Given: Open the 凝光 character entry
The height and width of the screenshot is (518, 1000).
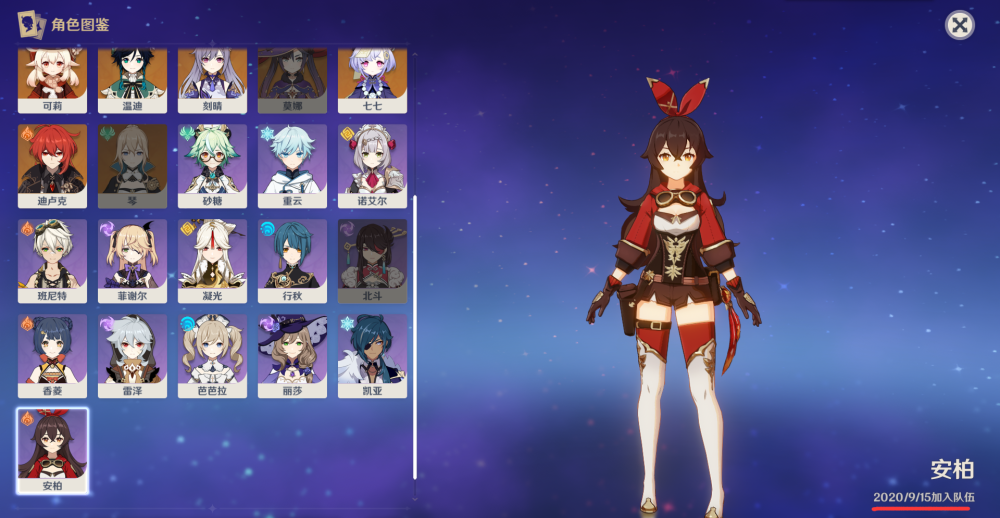Looking at the screenshot, I should click(212, 260).
